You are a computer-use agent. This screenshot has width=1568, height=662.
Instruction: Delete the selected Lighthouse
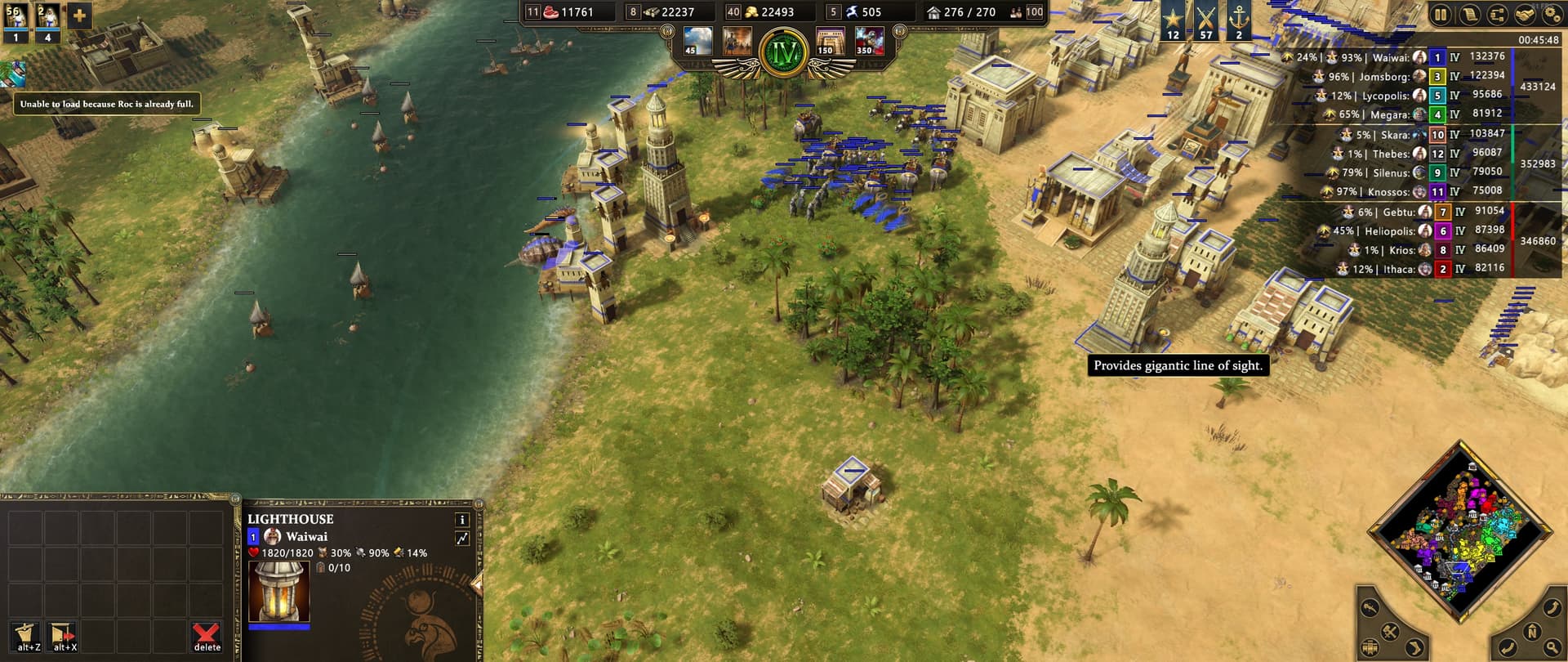207,637
